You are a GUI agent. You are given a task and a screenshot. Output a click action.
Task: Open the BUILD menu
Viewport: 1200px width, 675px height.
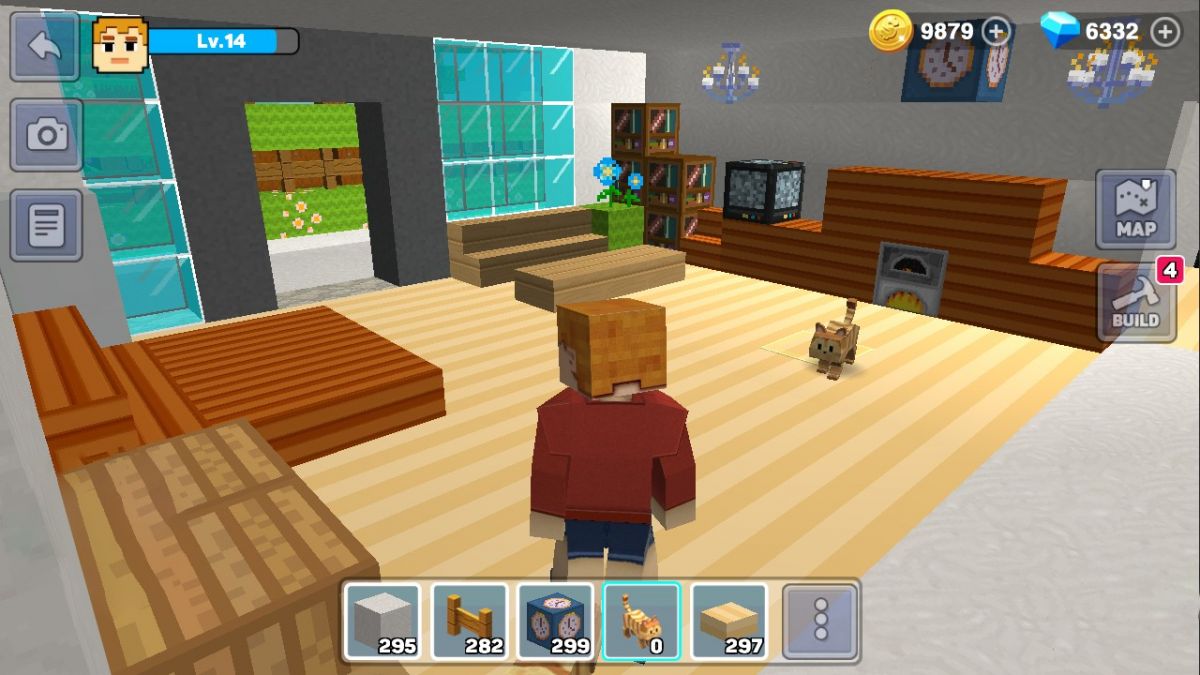(1135, 303)
